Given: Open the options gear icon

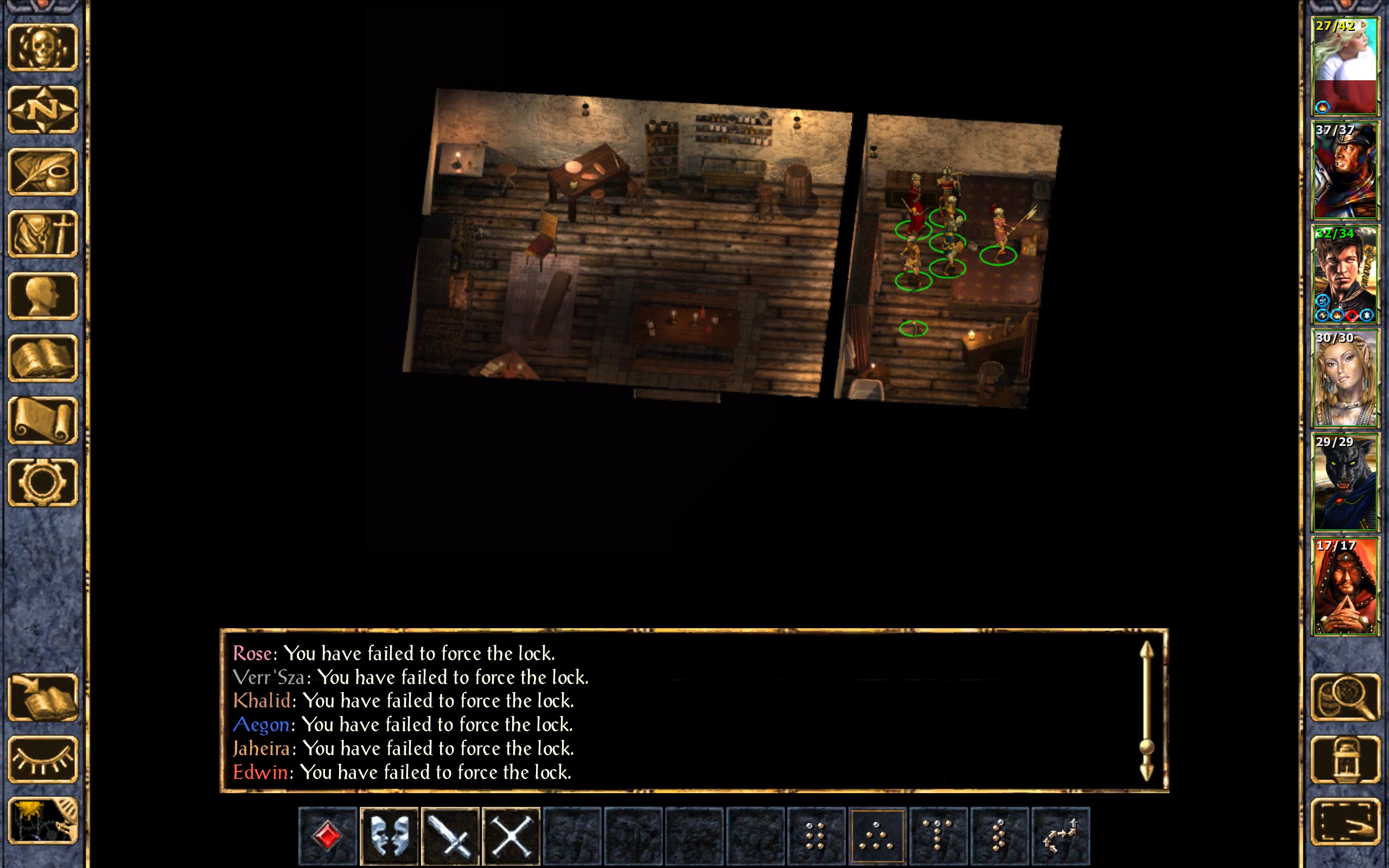Looking at the screenshot, I should coord(43,482).
